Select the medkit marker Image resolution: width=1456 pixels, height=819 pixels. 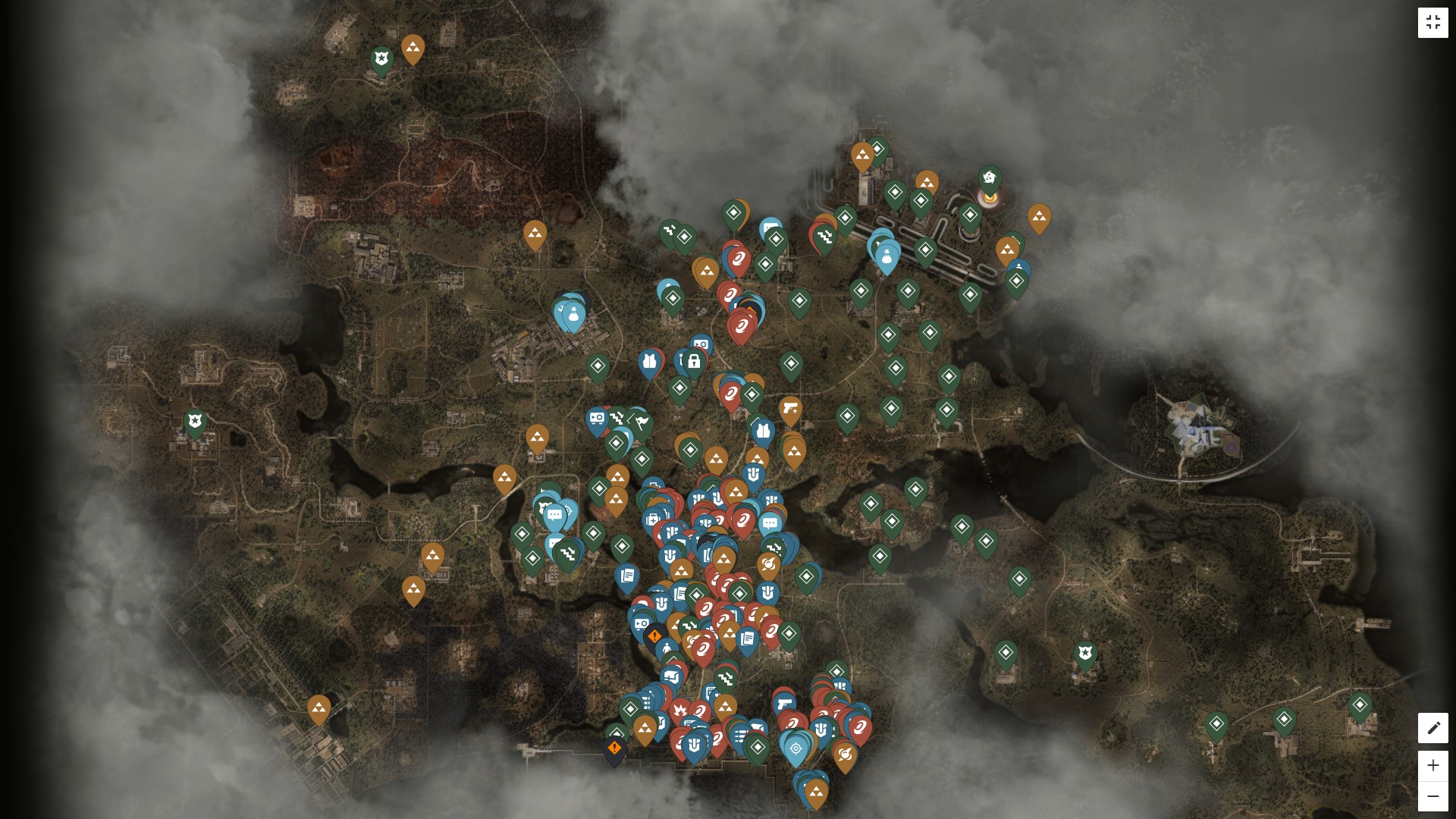coord(653,519)
